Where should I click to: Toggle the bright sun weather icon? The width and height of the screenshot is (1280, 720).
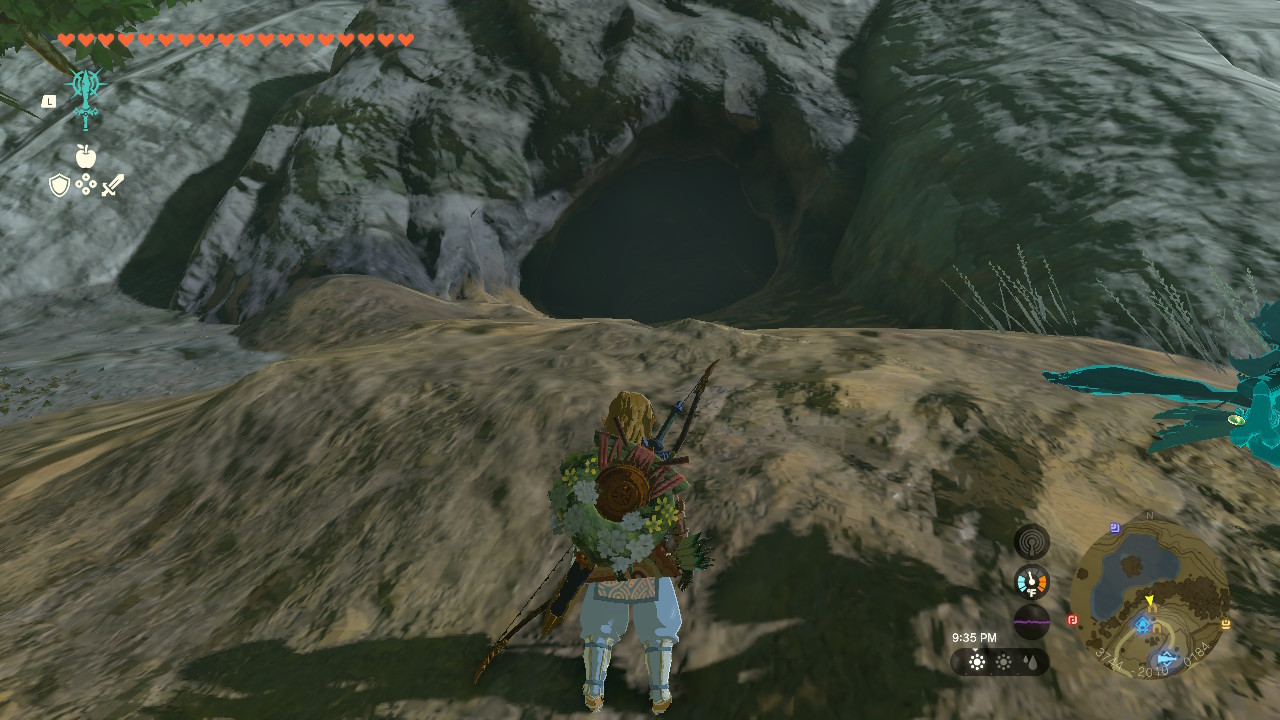[977, 662]
